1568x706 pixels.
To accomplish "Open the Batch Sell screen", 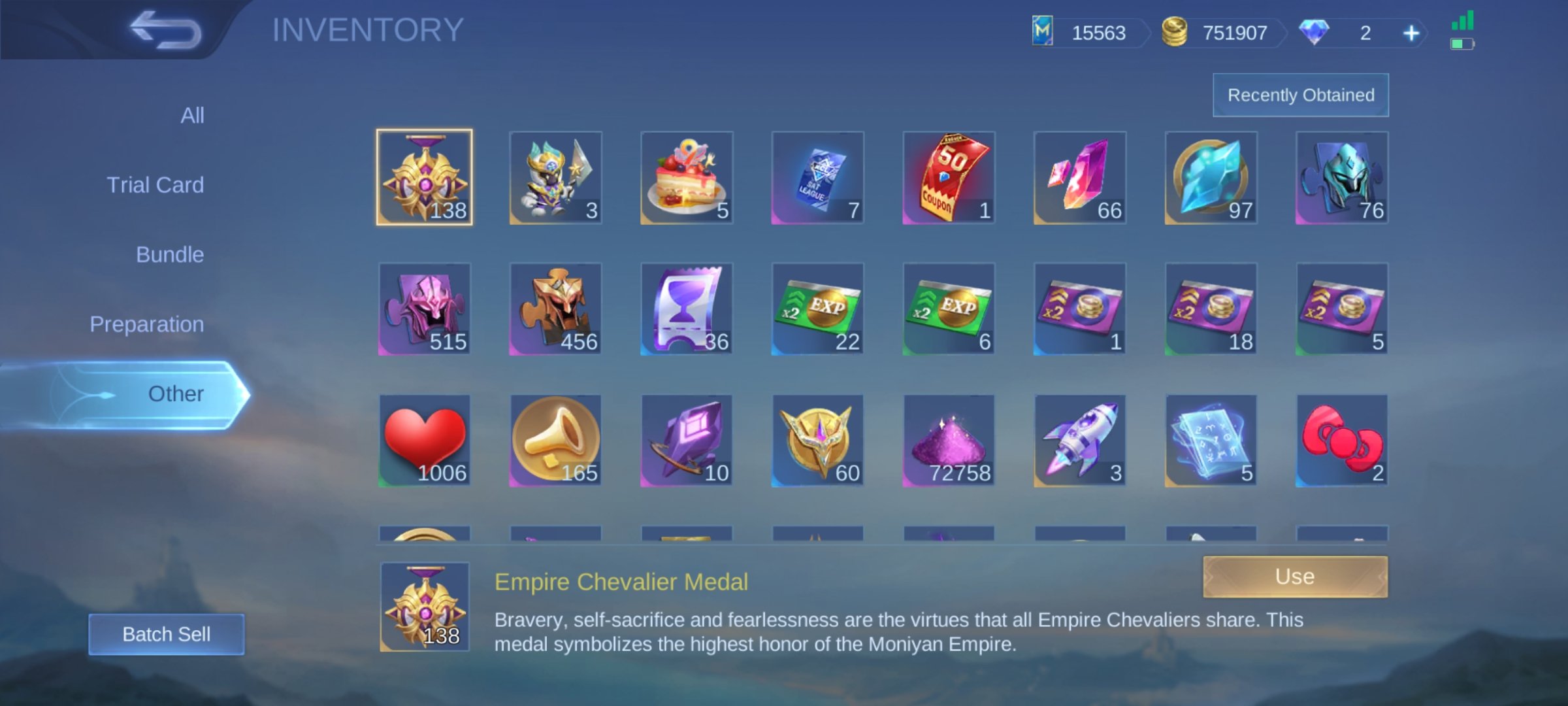I will pyautogui.click(x=165, y=633).
